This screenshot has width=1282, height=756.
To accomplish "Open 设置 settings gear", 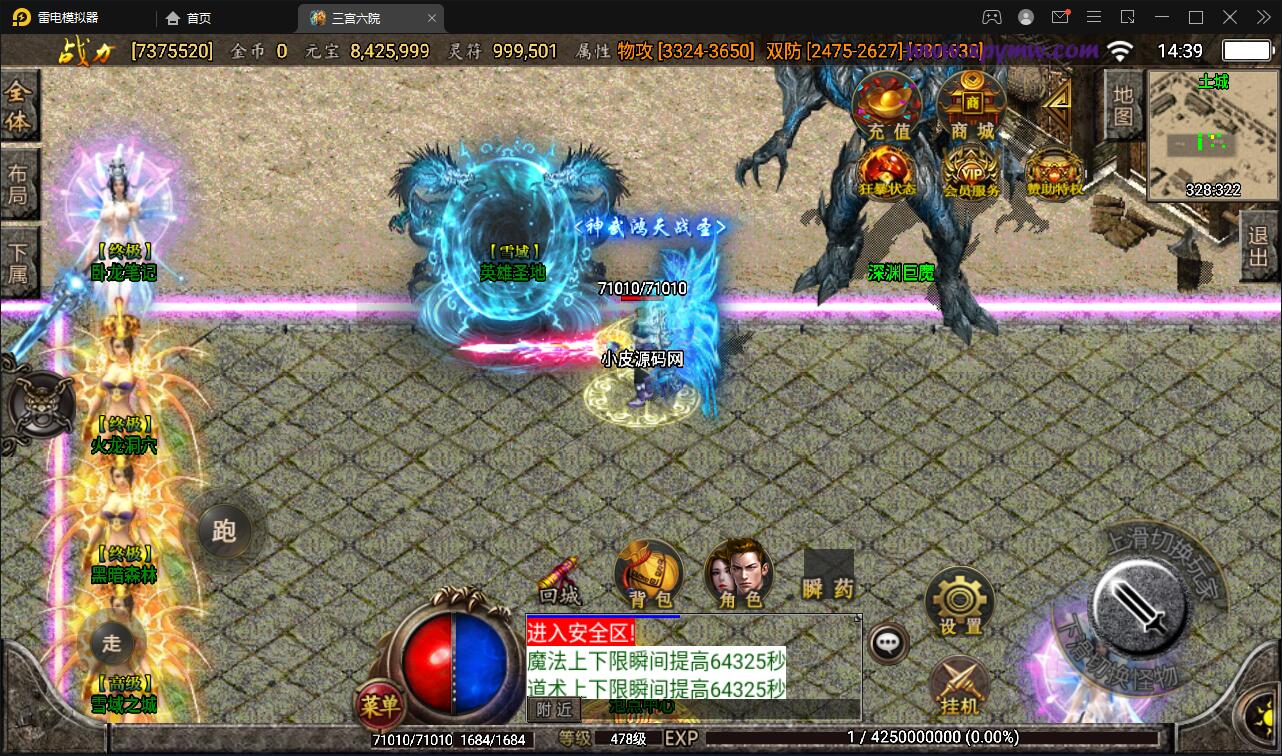I will [960, 601].
